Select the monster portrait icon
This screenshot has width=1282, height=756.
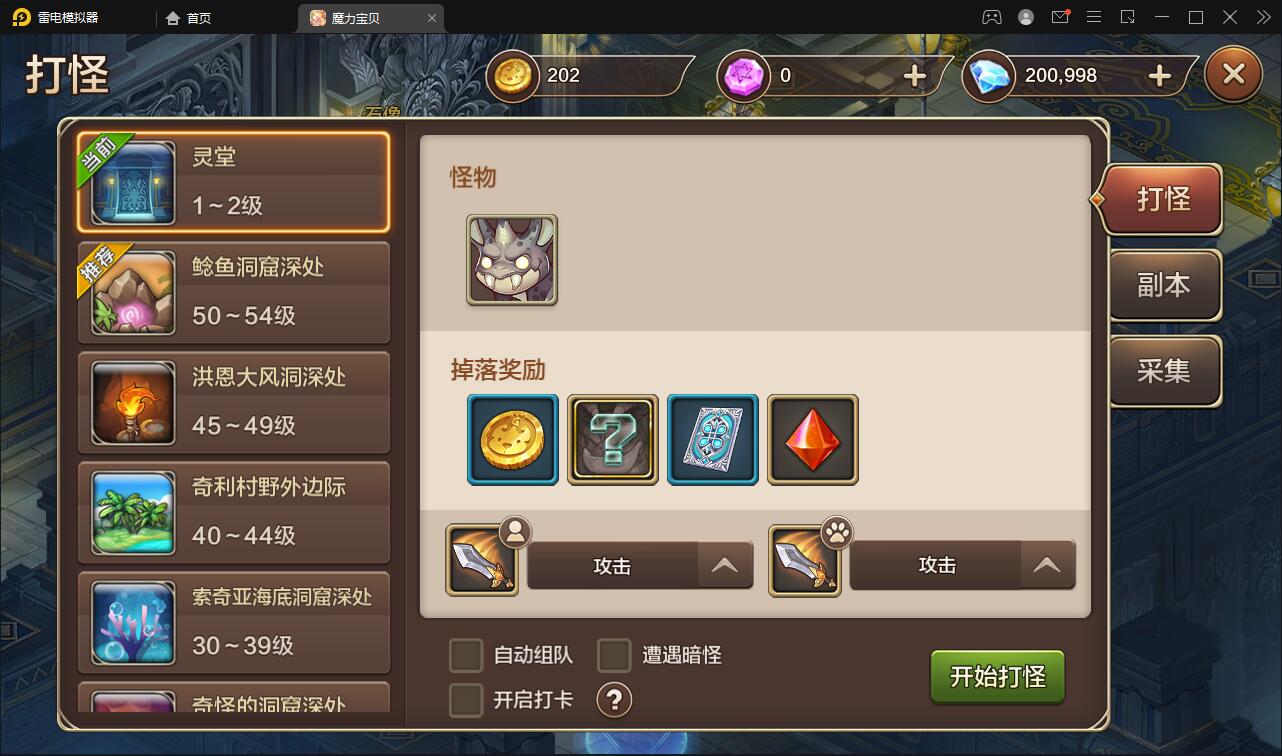tap(512, 261)
